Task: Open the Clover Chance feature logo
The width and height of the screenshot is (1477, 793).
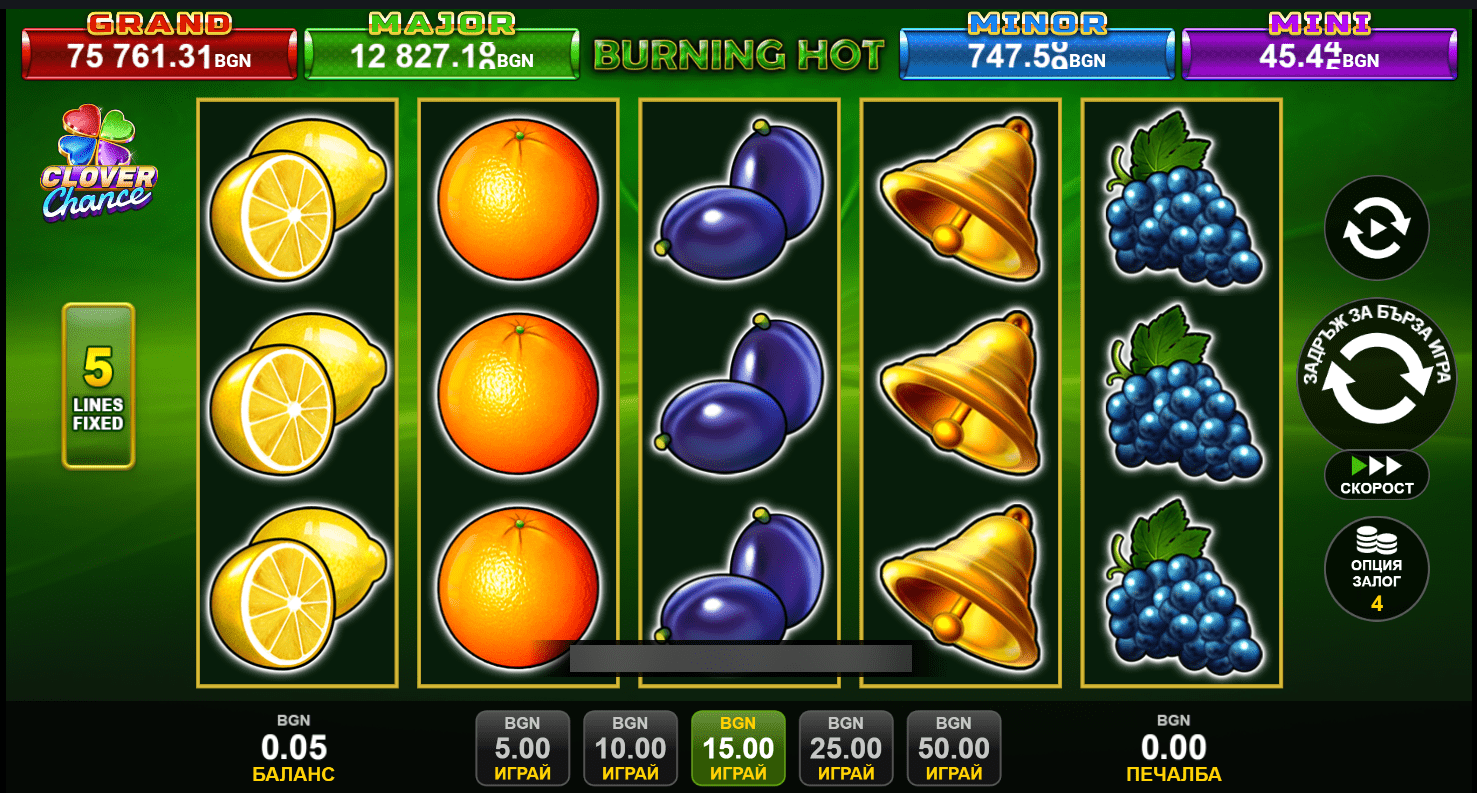Action: pos(98,165)
